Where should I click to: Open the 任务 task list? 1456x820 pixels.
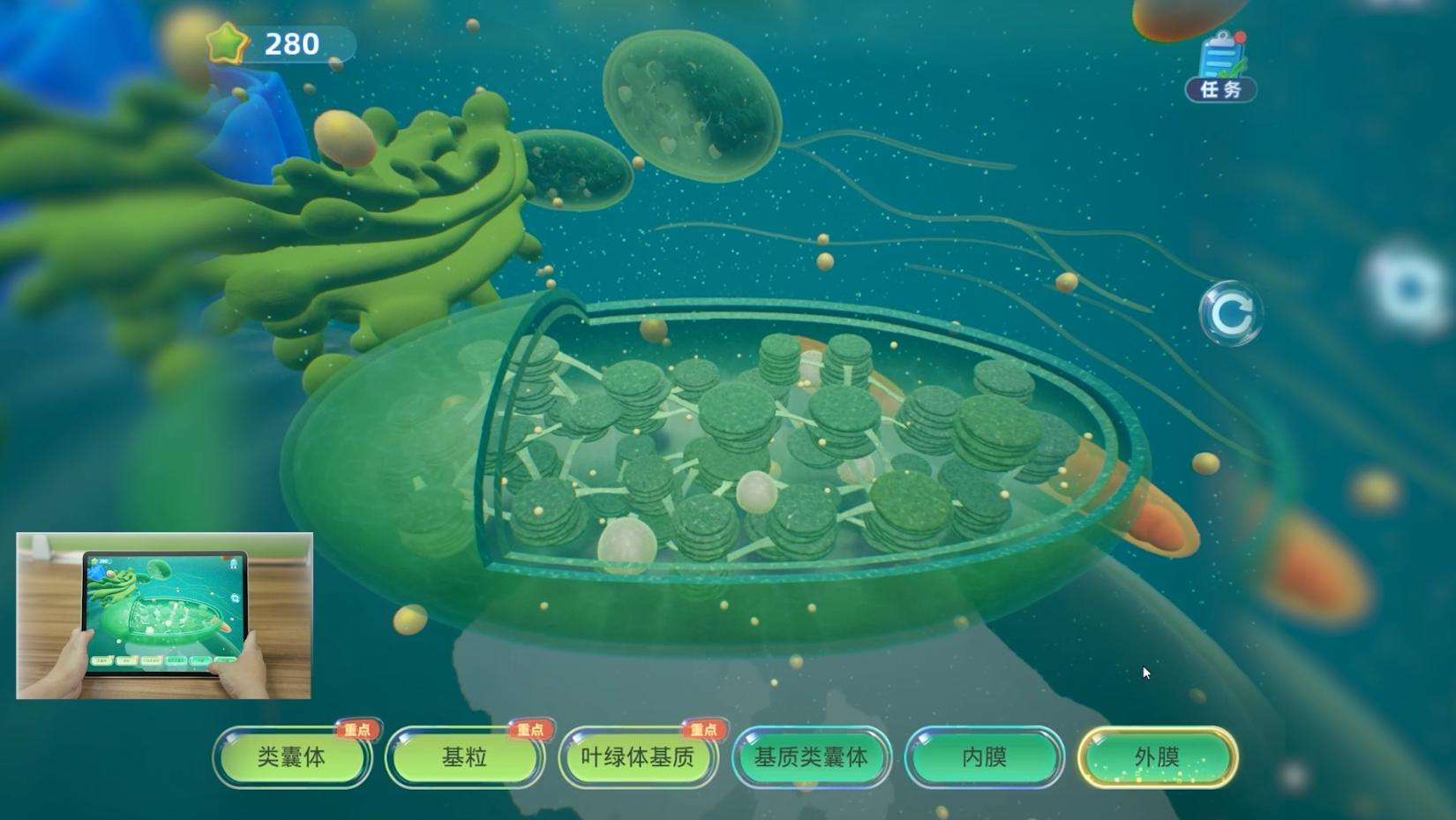(1221, 67)
